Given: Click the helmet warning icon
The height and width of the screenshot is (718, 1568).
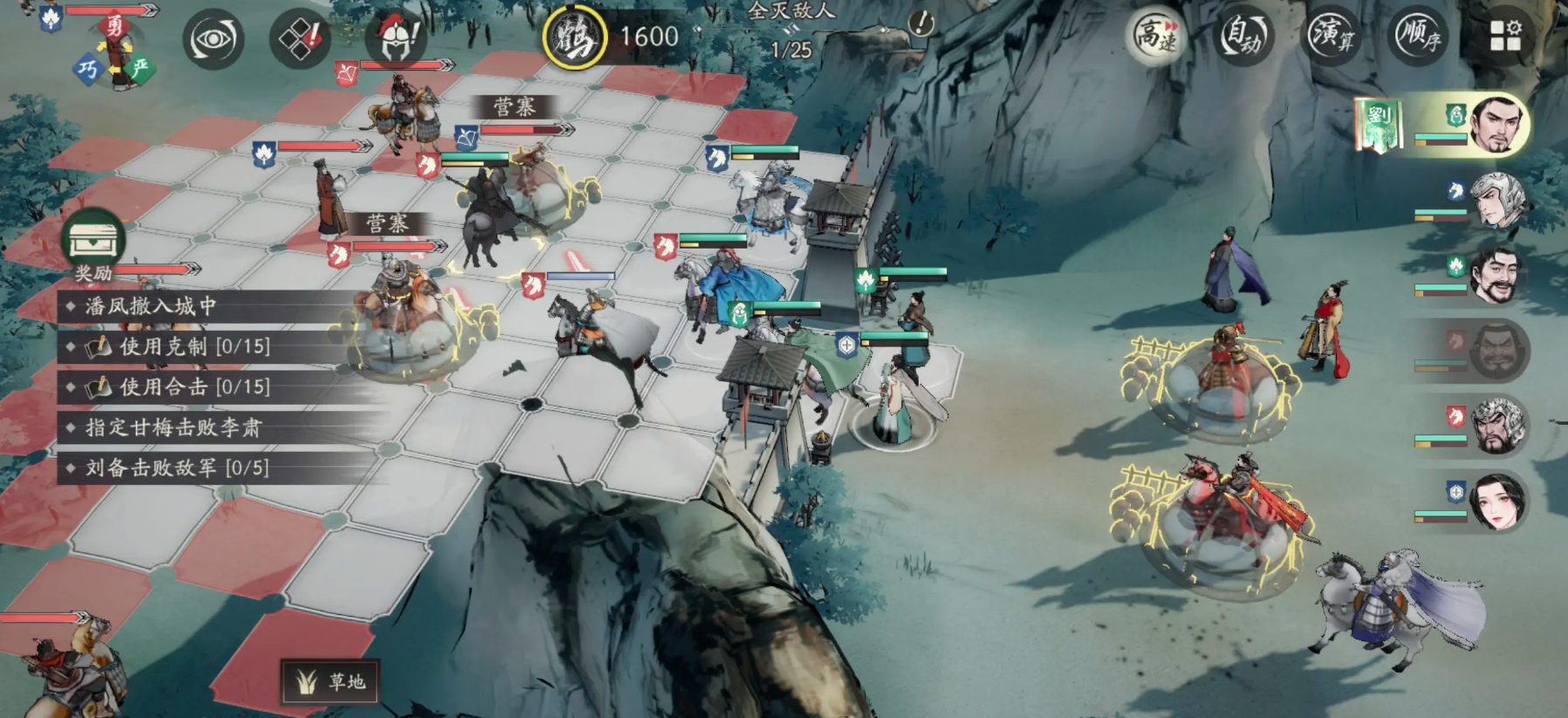Looking at the screenshot, I should tap(397, 39).
